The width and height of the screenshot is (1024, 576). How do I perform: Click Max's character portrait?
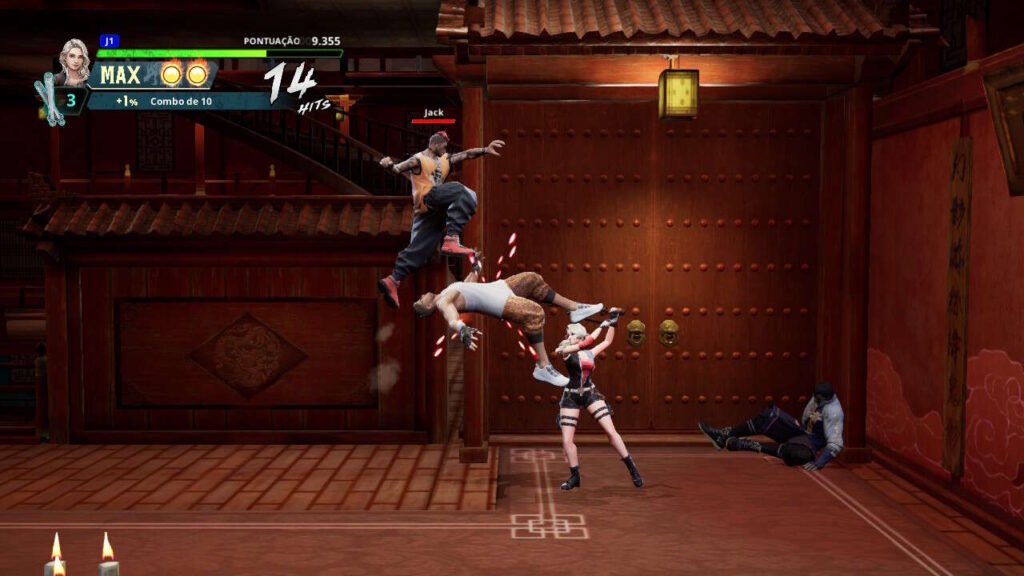[x=73, y=62]
